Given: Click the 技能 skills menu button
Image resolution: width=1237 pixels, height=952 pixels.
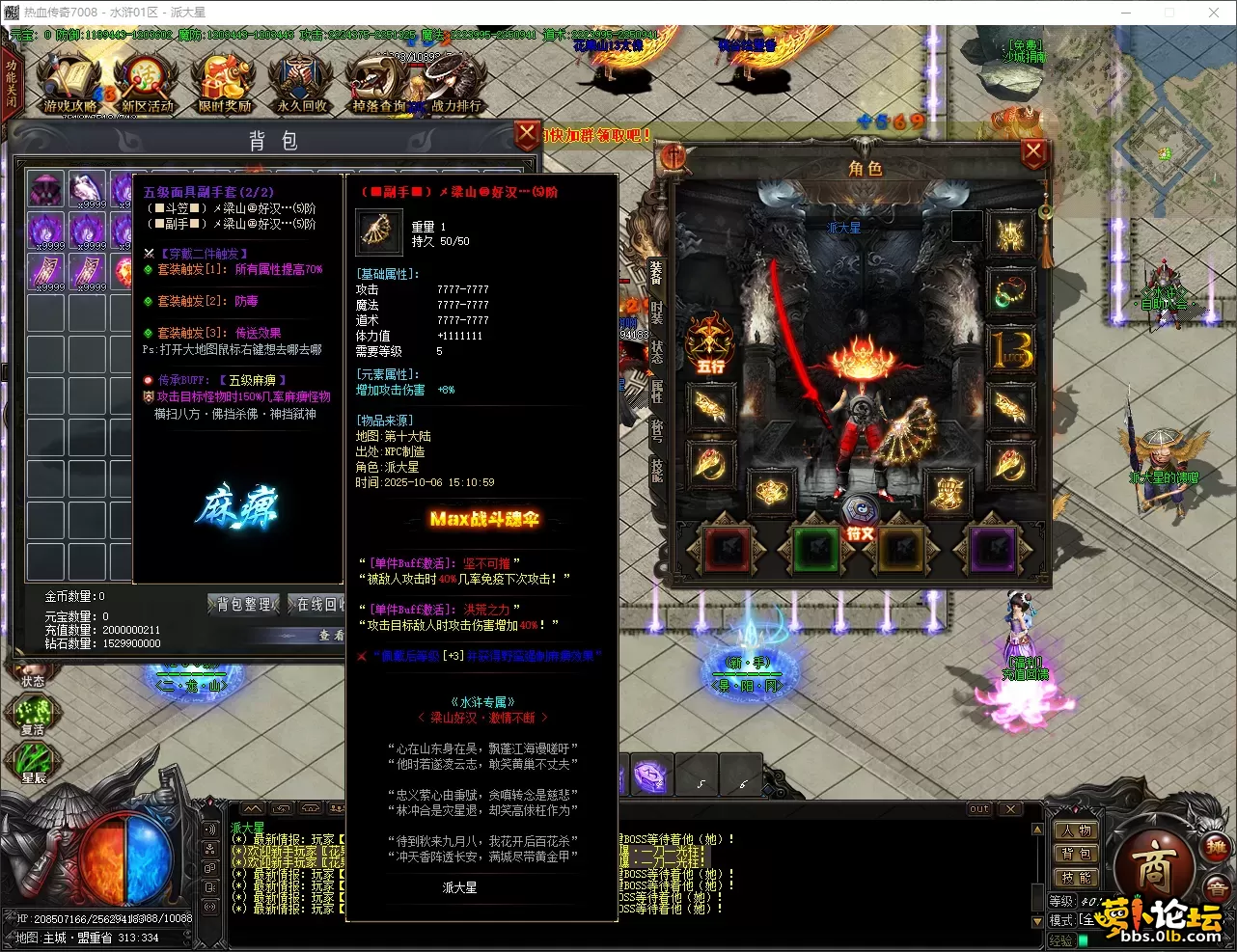Looking at the screenshot, I should (1074, 877).
